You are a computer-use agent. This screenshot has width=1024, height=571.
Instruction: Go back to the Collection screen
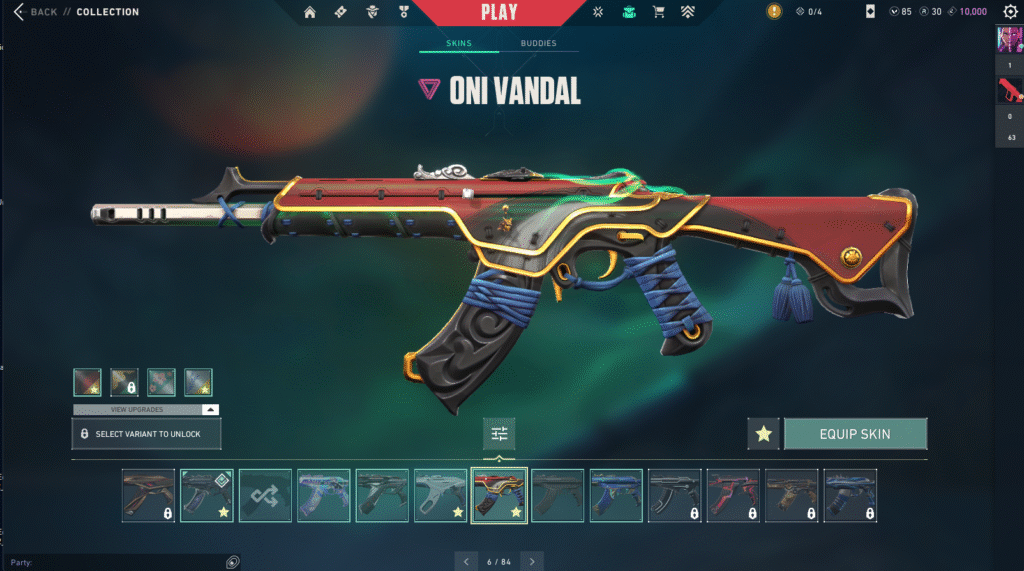(x=36, y=12)
